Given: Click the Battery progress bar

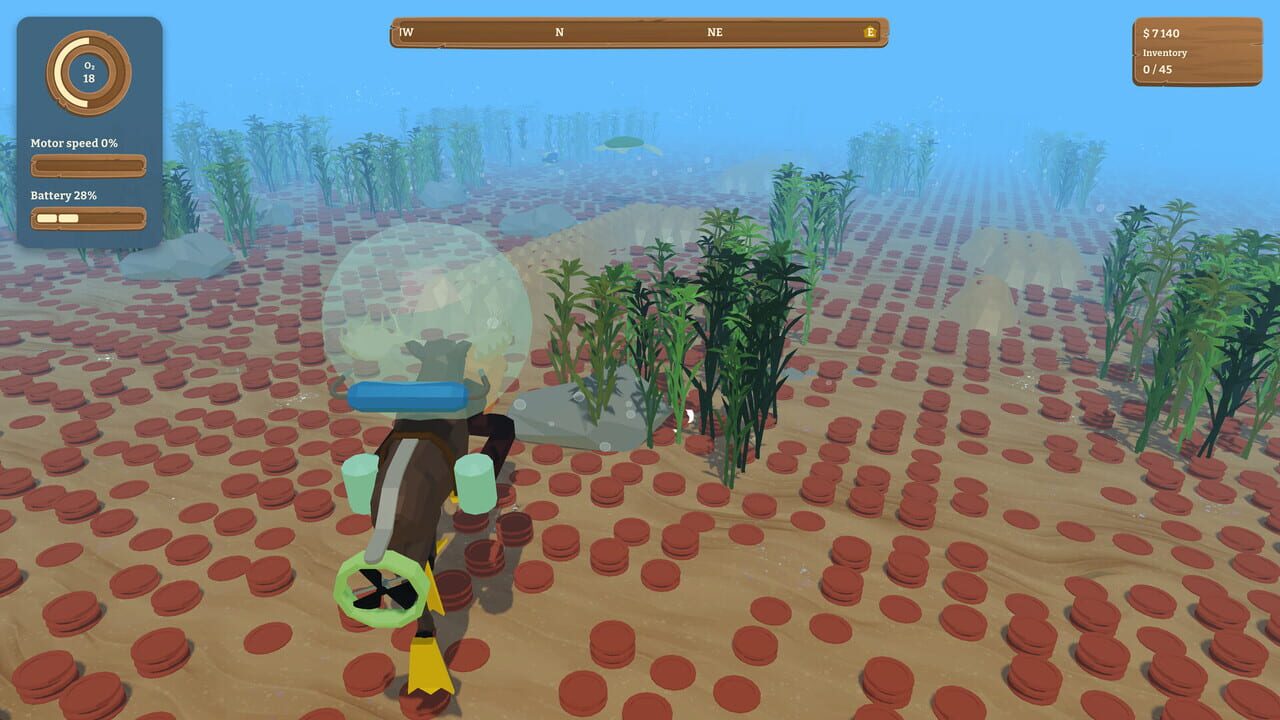Looking at the screenshot, I should click(88, 217).
